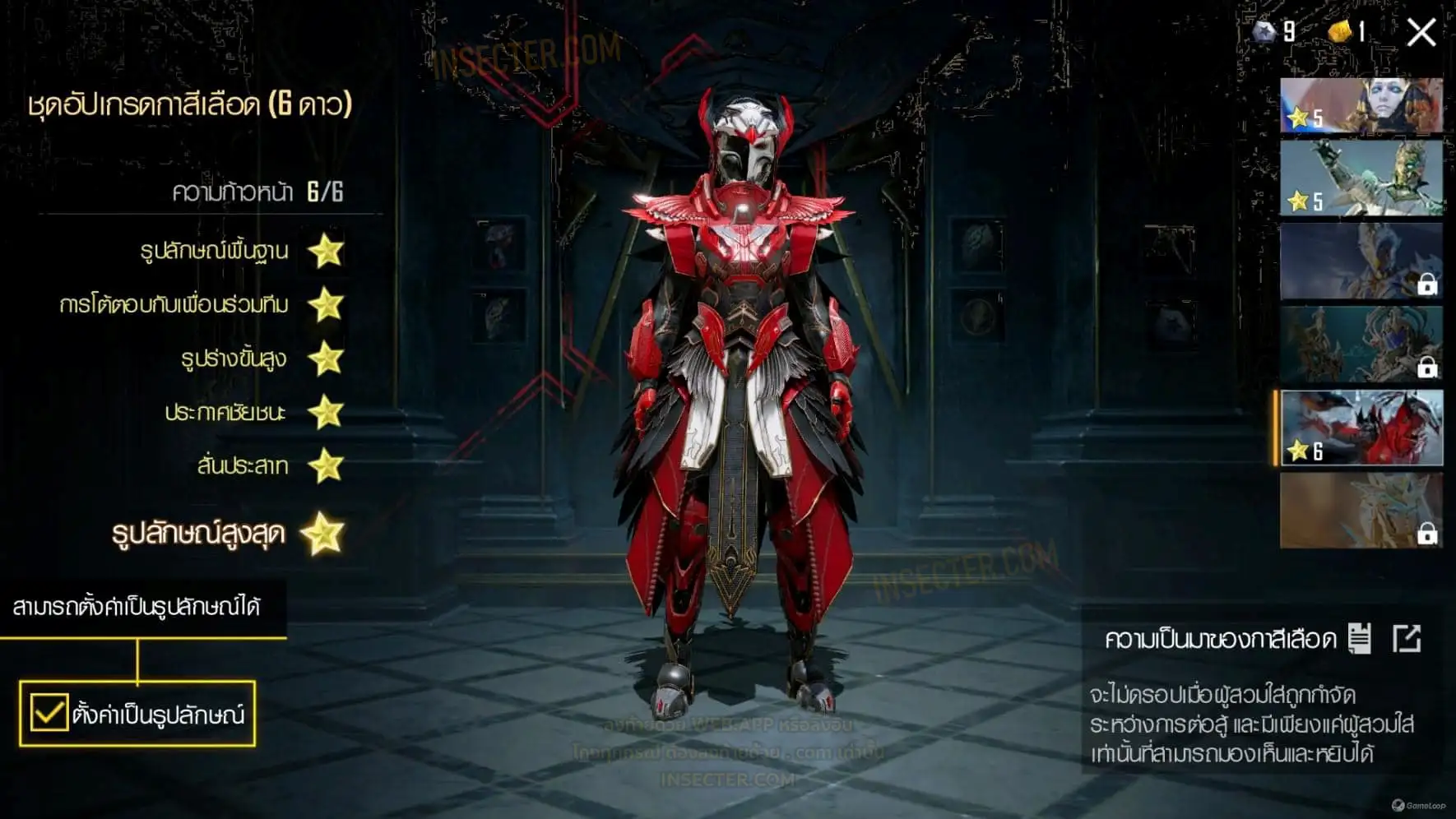Select the blue-faced 5-star outfit thumbnail
Screen dimensions: 1456x819
coord(1361,105)
